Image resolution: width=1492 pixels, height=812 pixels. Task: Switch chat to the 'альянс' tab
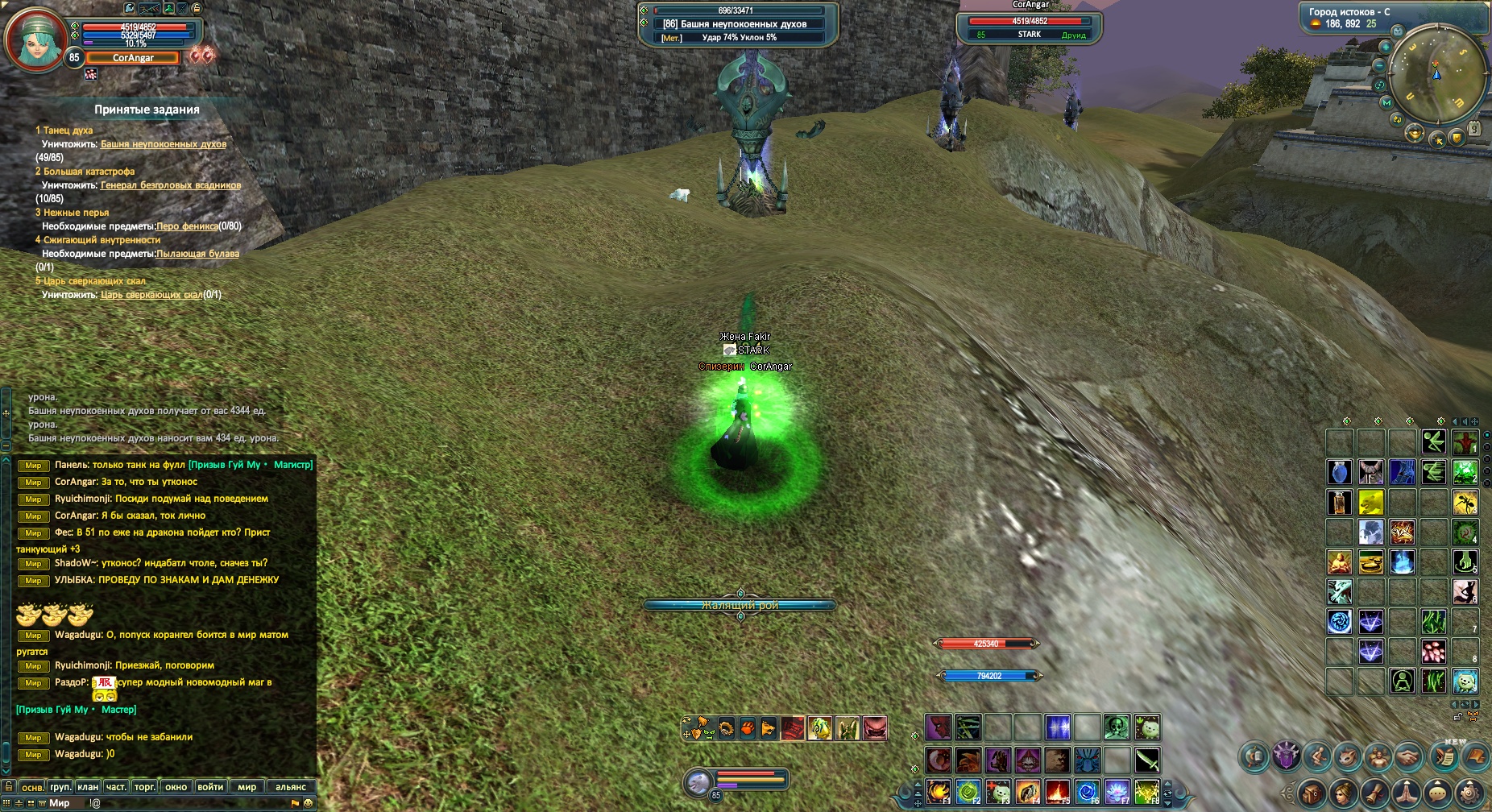click(x=291, y=787)
